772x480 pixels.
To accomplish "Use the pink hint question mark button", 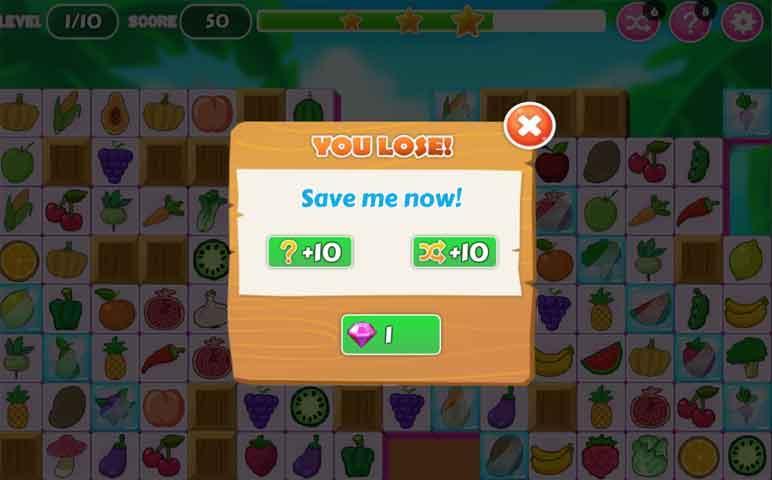I will (689, 22).
